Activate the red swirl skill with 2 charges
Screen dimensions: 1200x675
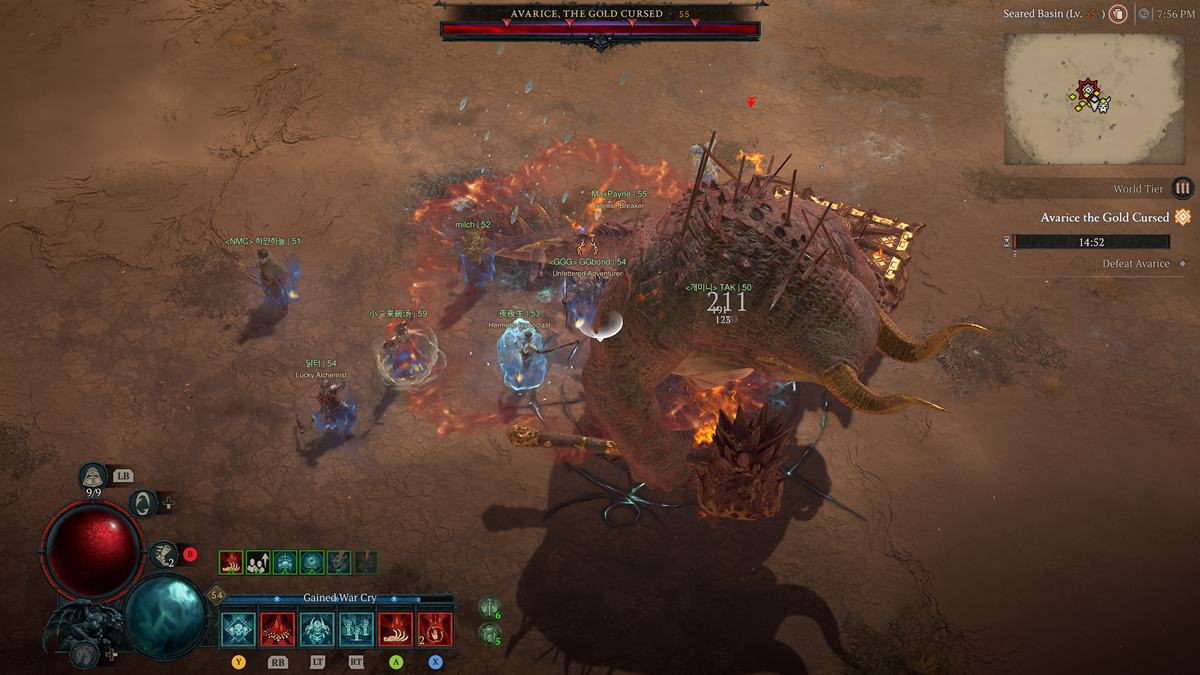435,629
